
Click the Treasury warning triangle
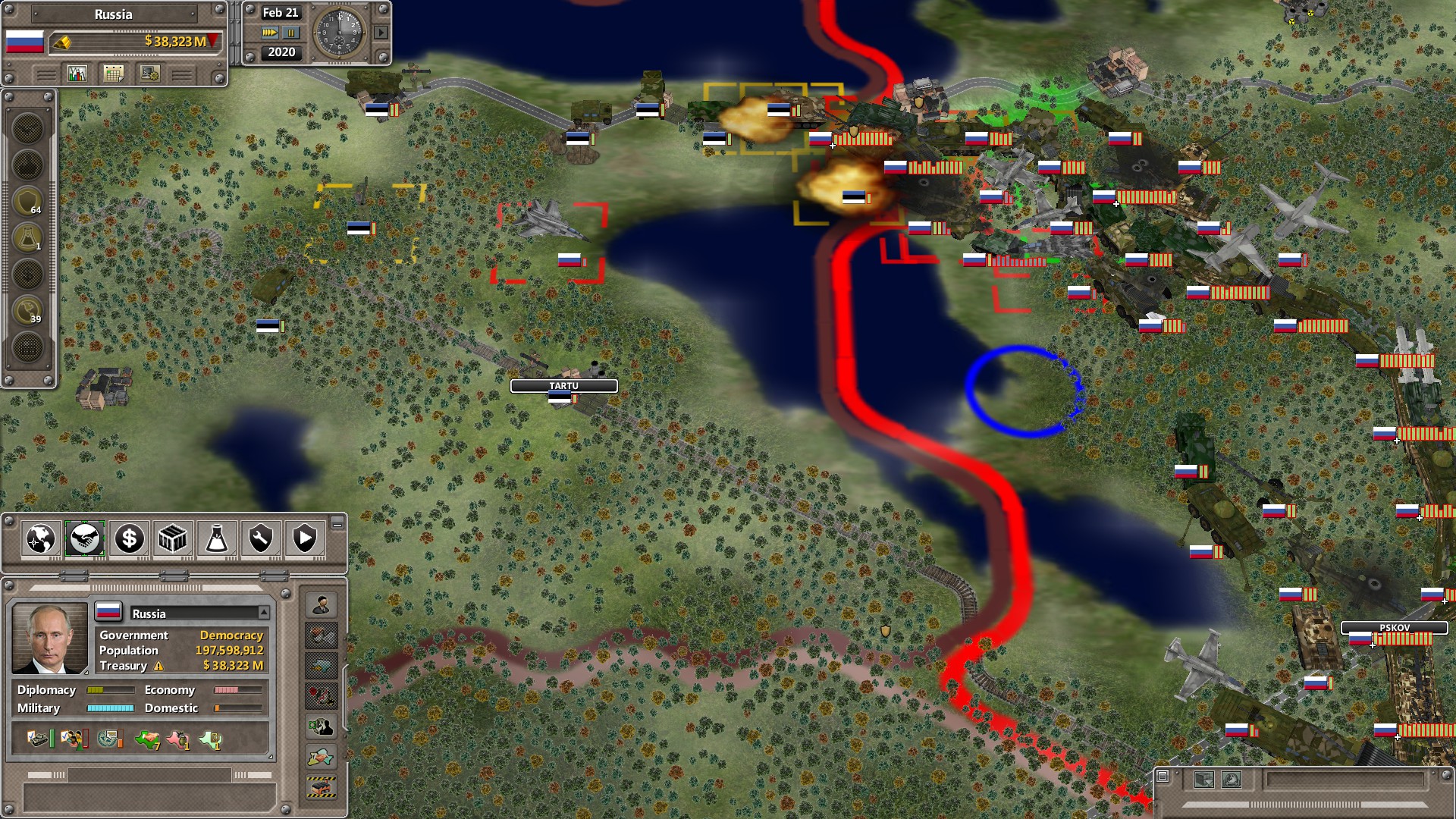coord(158,666)
